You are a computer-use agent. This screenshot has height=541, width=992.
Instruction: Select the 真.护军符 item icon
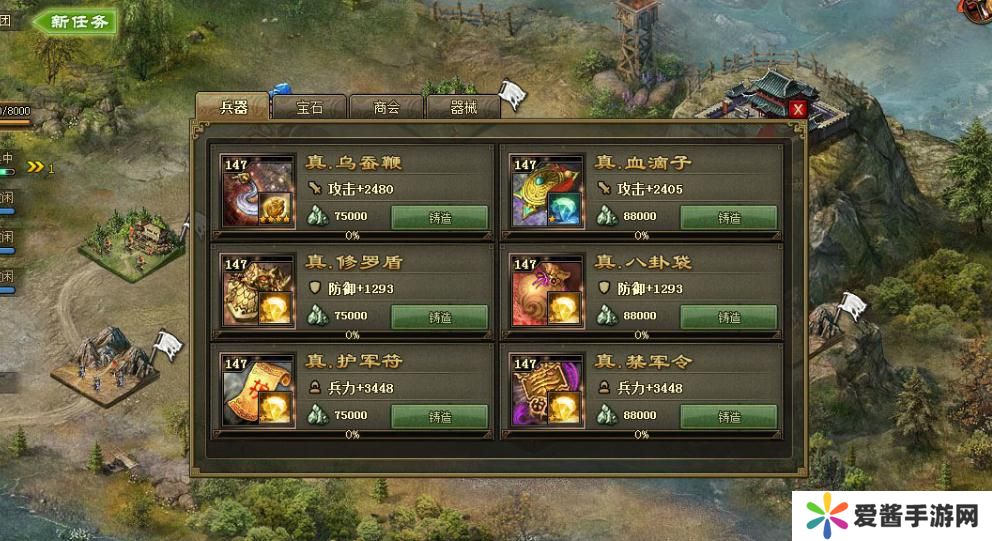coord(259,391)
